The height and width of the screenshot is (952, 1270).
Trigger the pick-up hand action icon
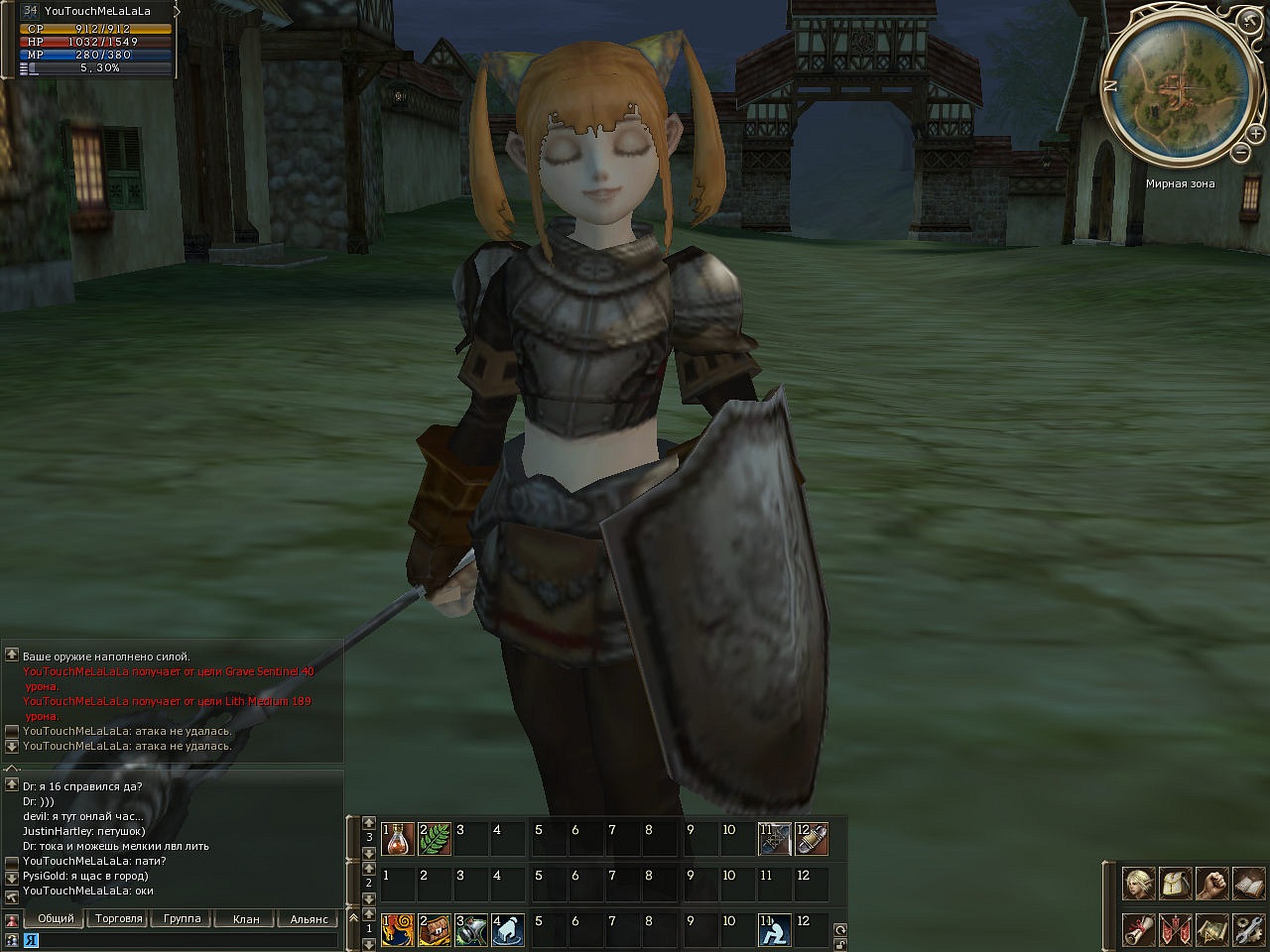pos(508,930)
